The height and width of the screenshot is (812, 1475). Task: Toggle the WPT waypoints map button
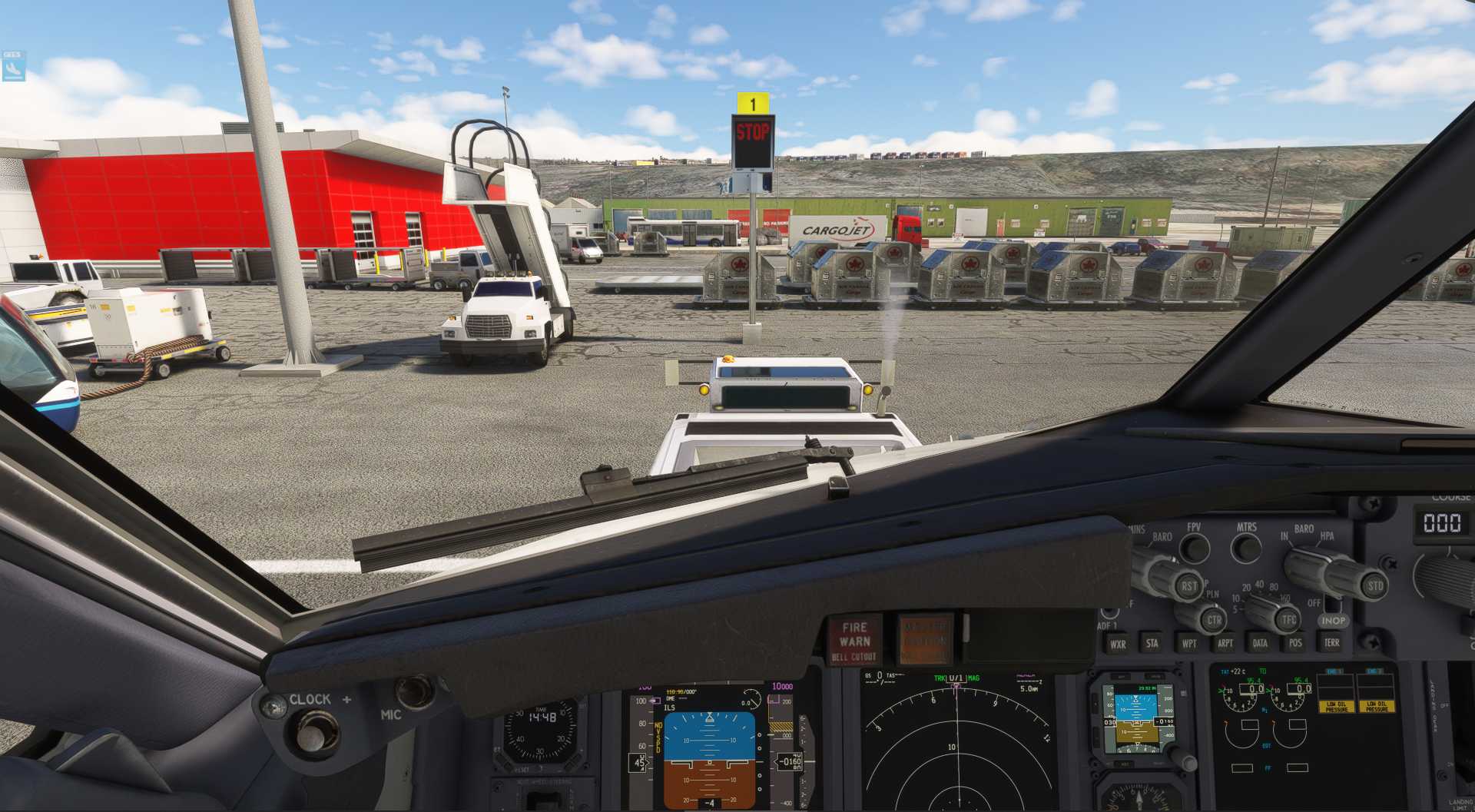point(1188,644)
